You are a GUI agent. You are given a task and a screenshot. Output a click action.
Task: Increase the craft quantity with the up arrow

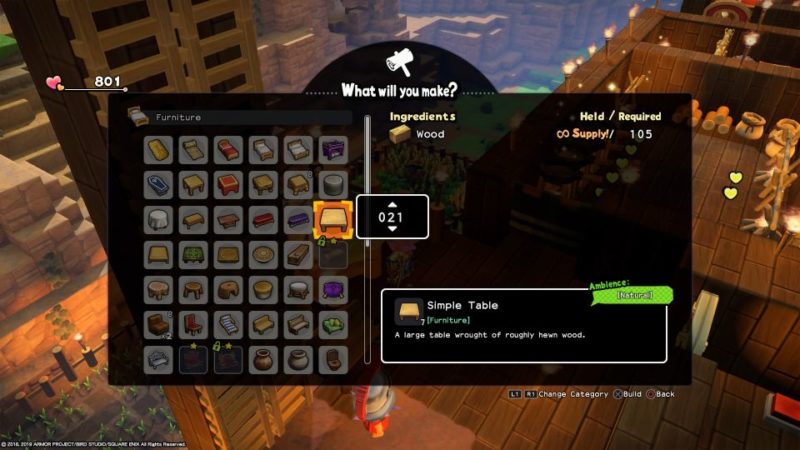pos(392,204)
